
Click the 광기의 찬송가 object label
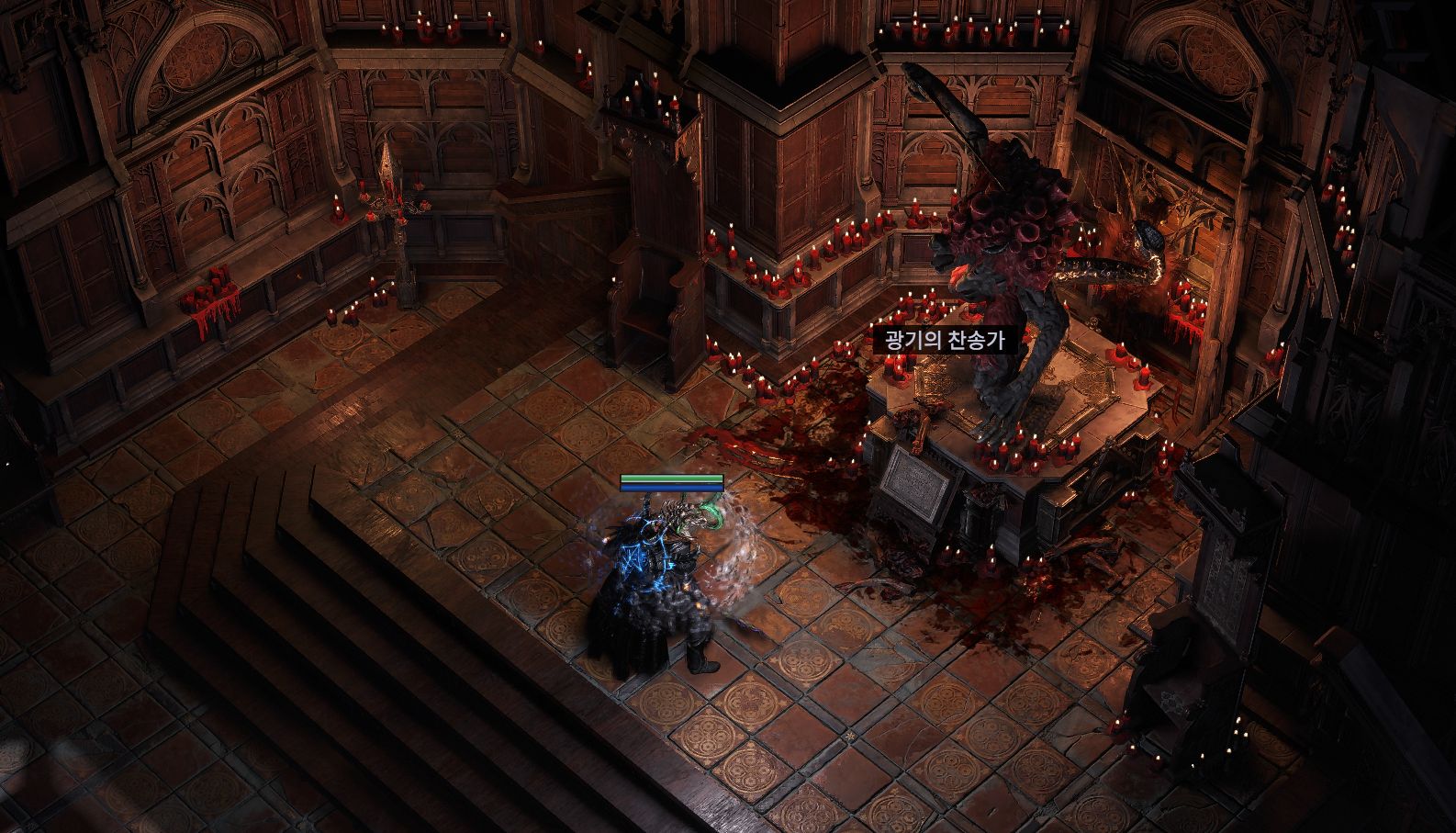coord(945,341)
